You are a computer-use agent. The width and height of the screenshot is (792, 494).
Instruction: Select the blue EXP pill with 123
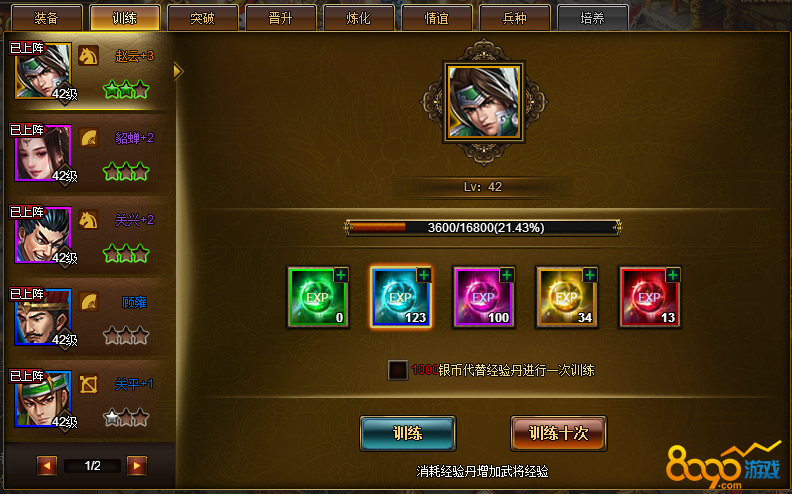click(400, 297)
